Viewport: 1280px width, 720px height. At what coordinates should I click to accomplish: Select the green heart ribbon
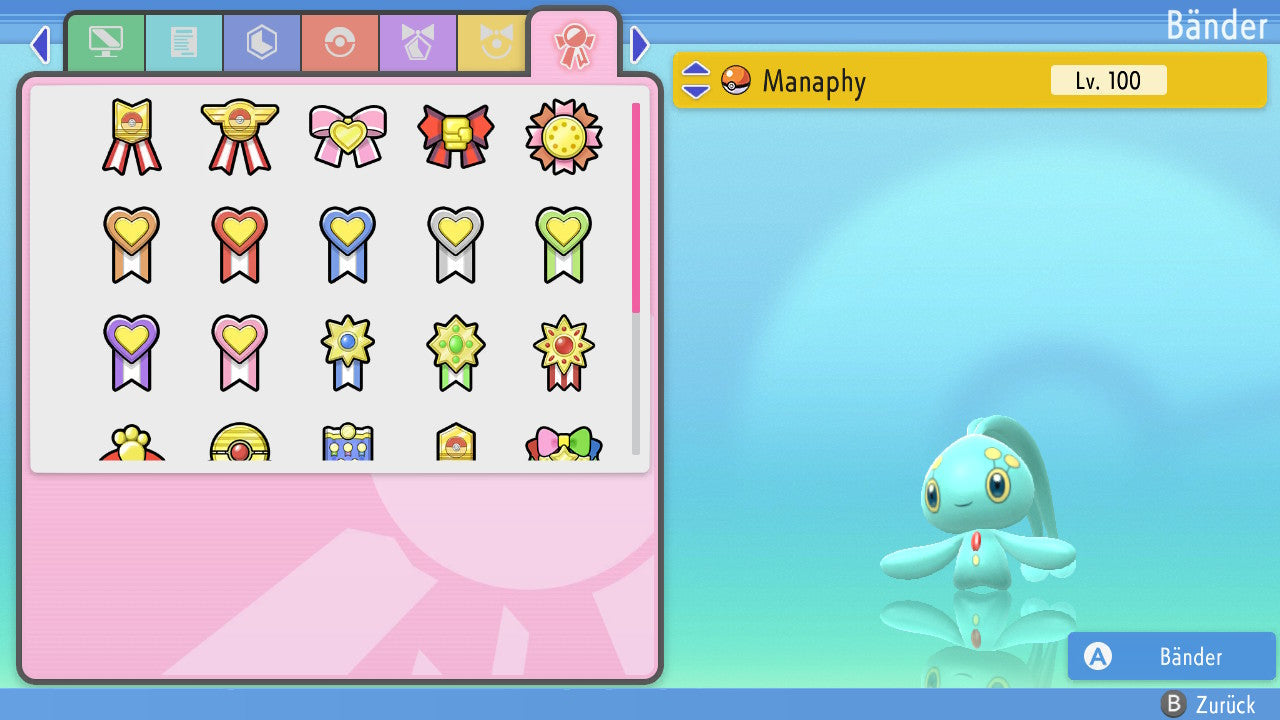click(563, 244)
